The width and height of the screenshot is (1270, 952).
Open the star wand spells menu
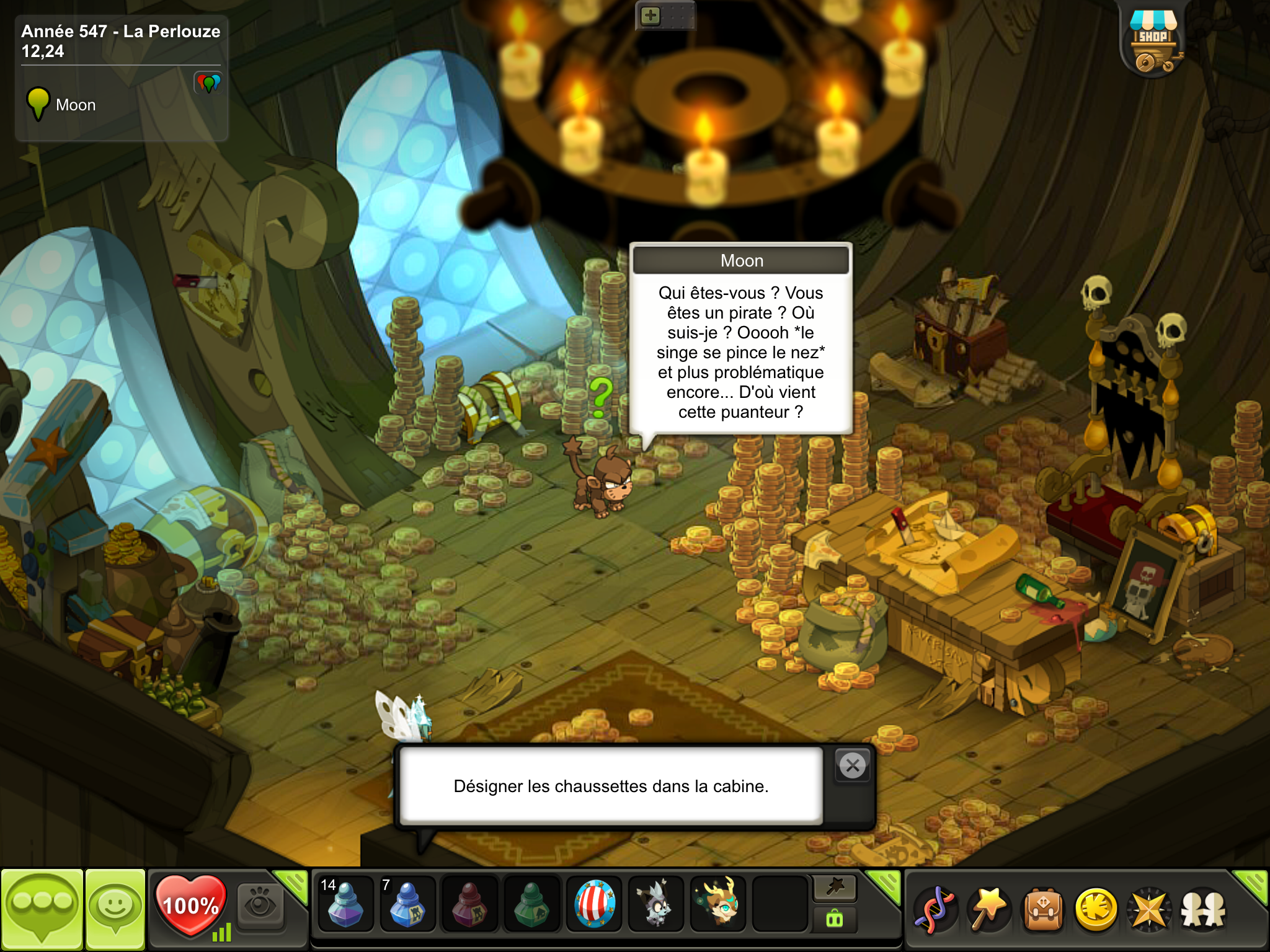[x=990, y=909]
